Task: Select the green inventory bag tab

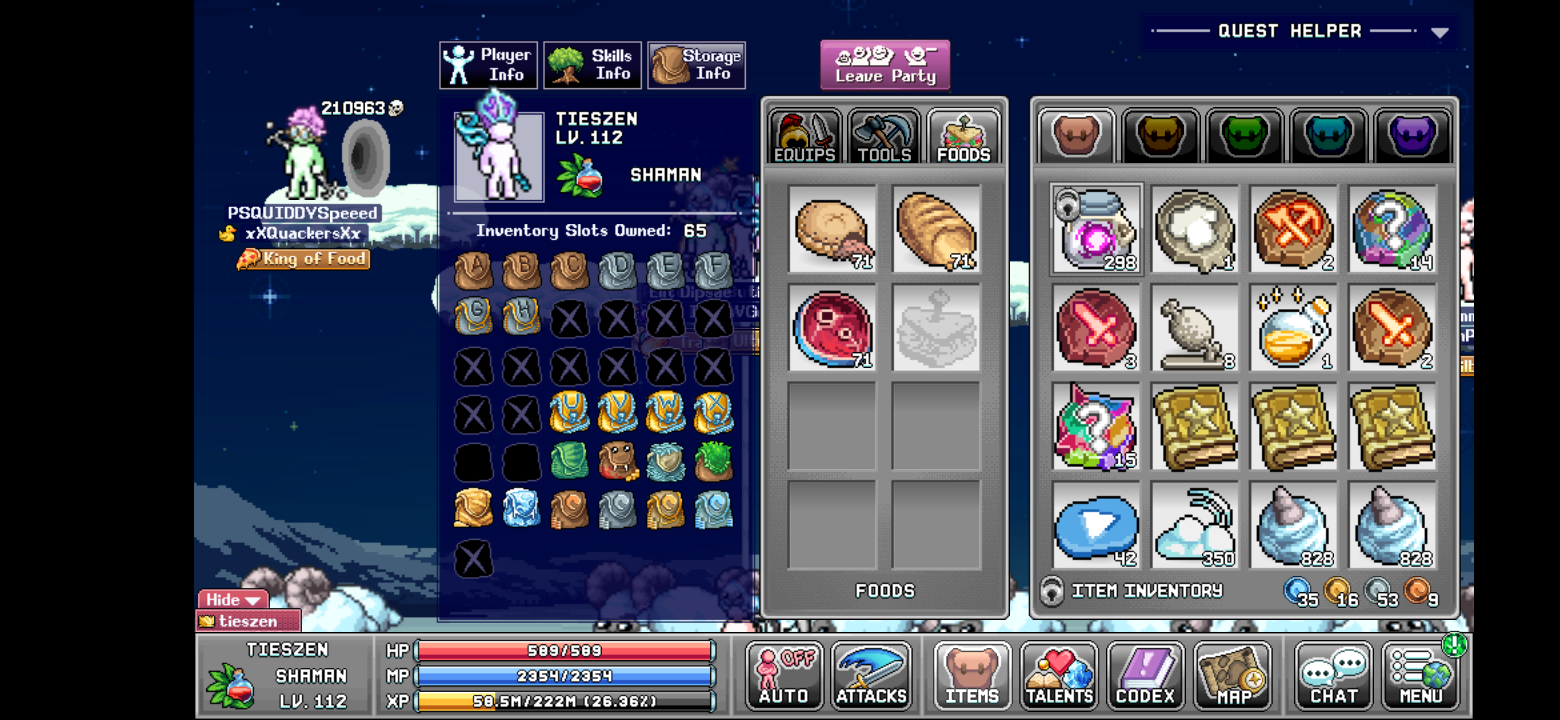Action: (1244, 135)
